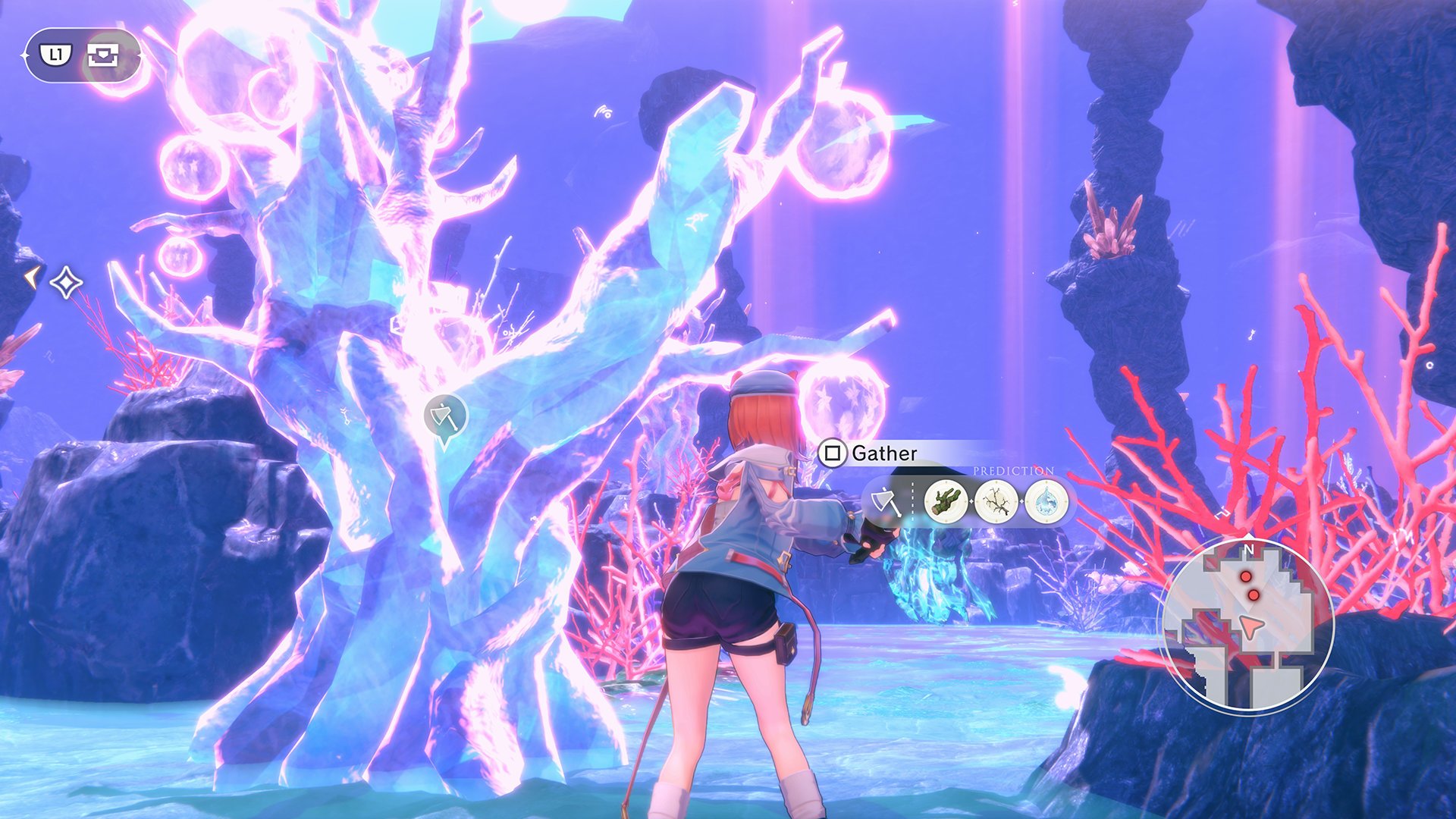Select the upper red dot marker on the minimap
Viewport: 1456px width, 819px height.
point(1245,577)
